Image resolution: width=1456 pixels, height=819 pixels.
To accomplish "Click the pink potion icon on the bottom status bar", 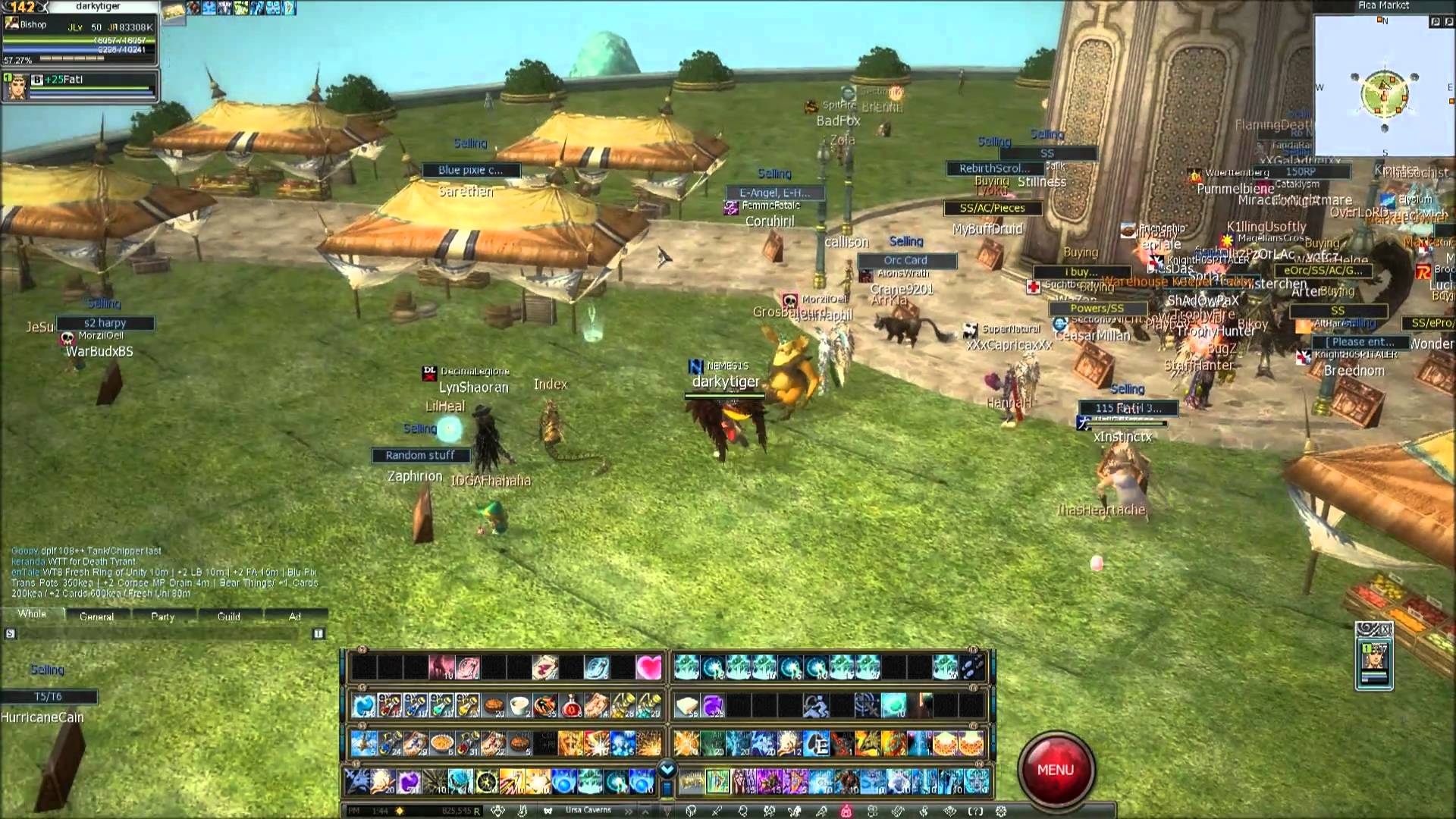I will [846, 810].
